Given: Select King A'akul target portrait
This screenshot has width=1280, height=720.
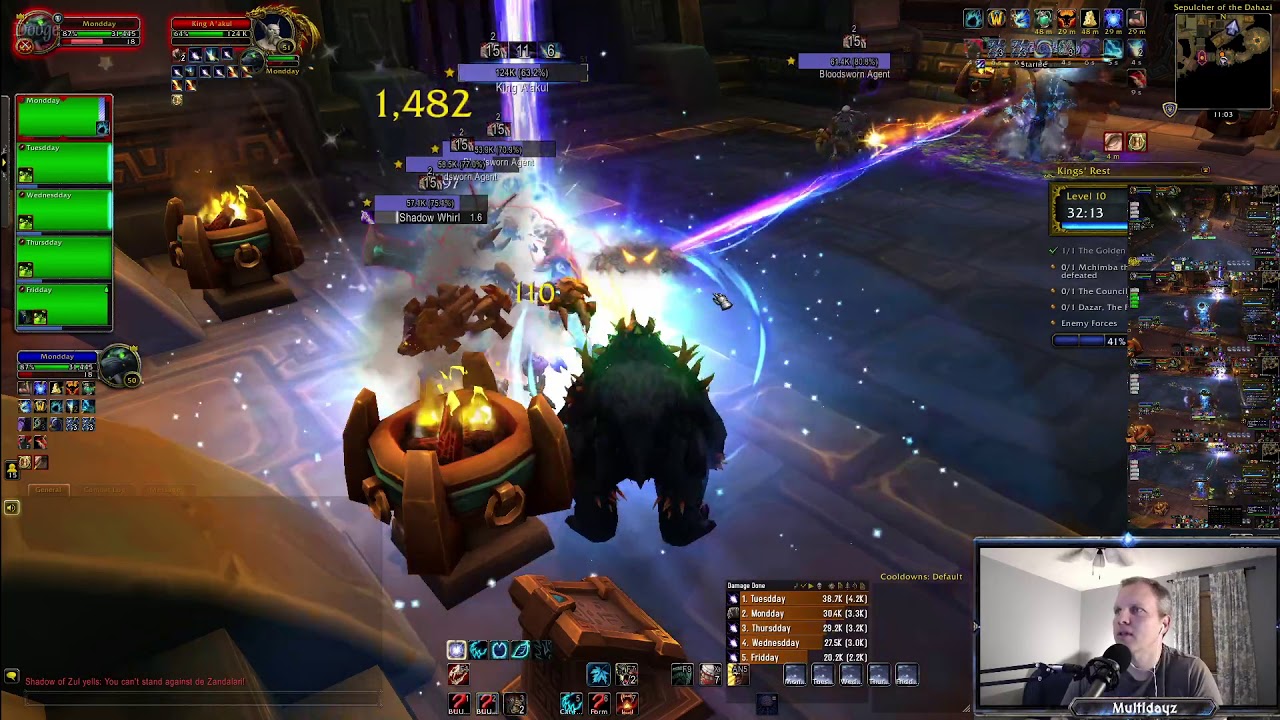Looking at the screenshot, I should pos(271,40).
